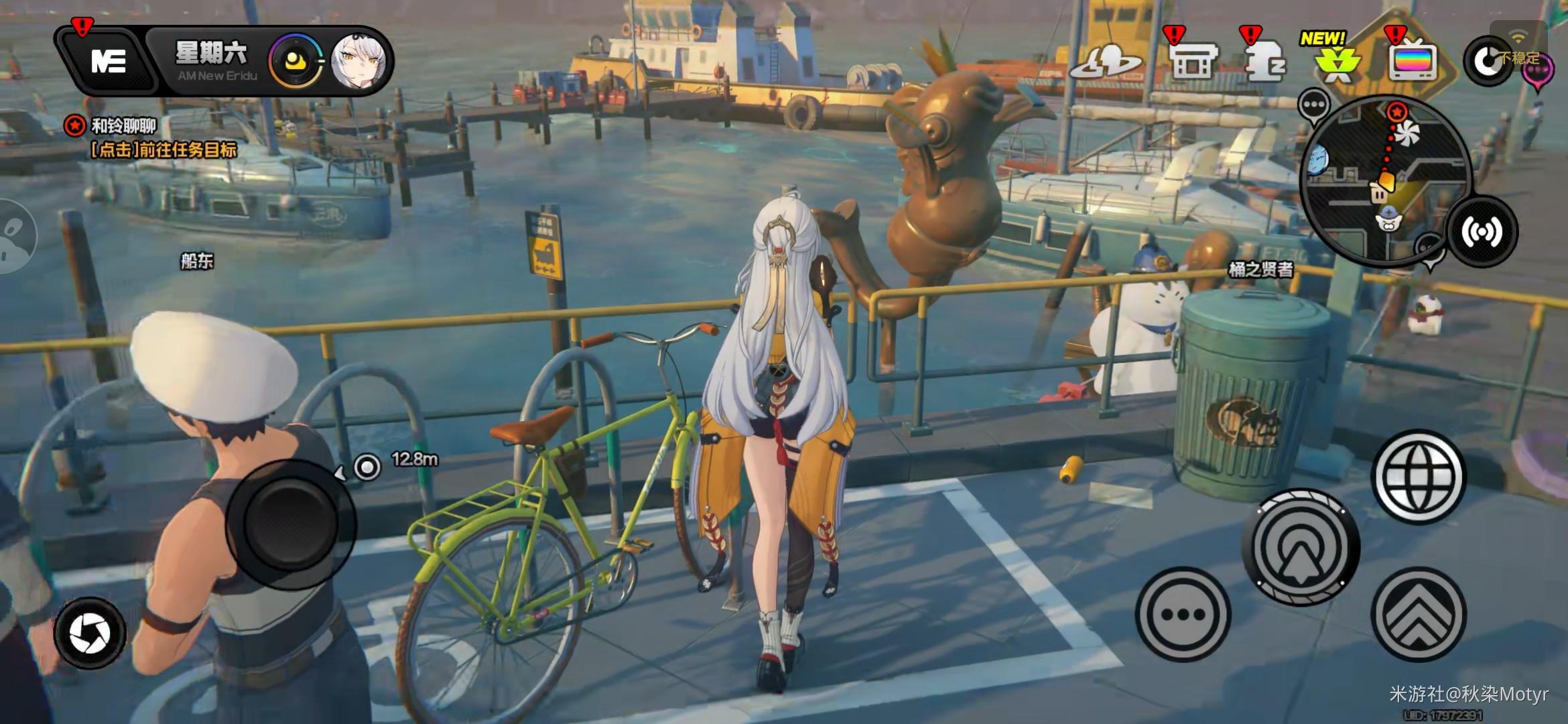The height and width of the screenshot is (724, 1568).
Task: Open the three-dot round action button
Action: [x=1183, y=614]
